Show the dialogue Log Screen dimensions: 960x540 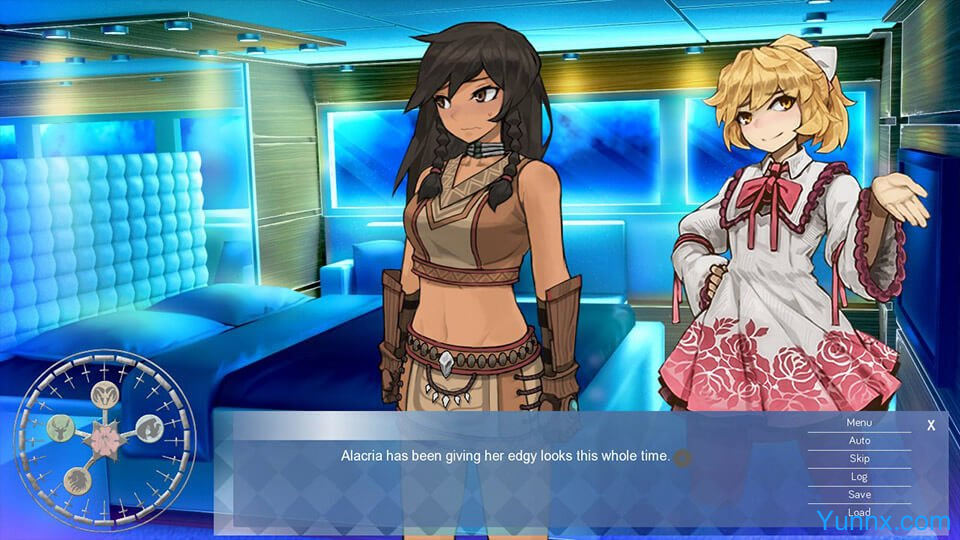pos(859,476)
